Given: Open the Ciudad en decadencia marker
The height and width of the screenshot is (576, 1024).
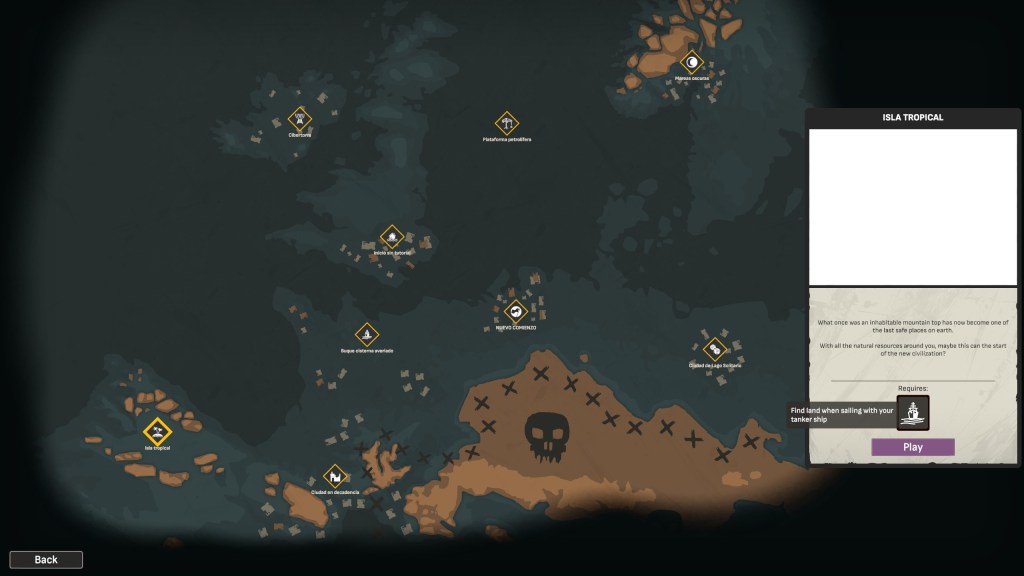Looking at the screenshot, I should (x=334, y=476).
